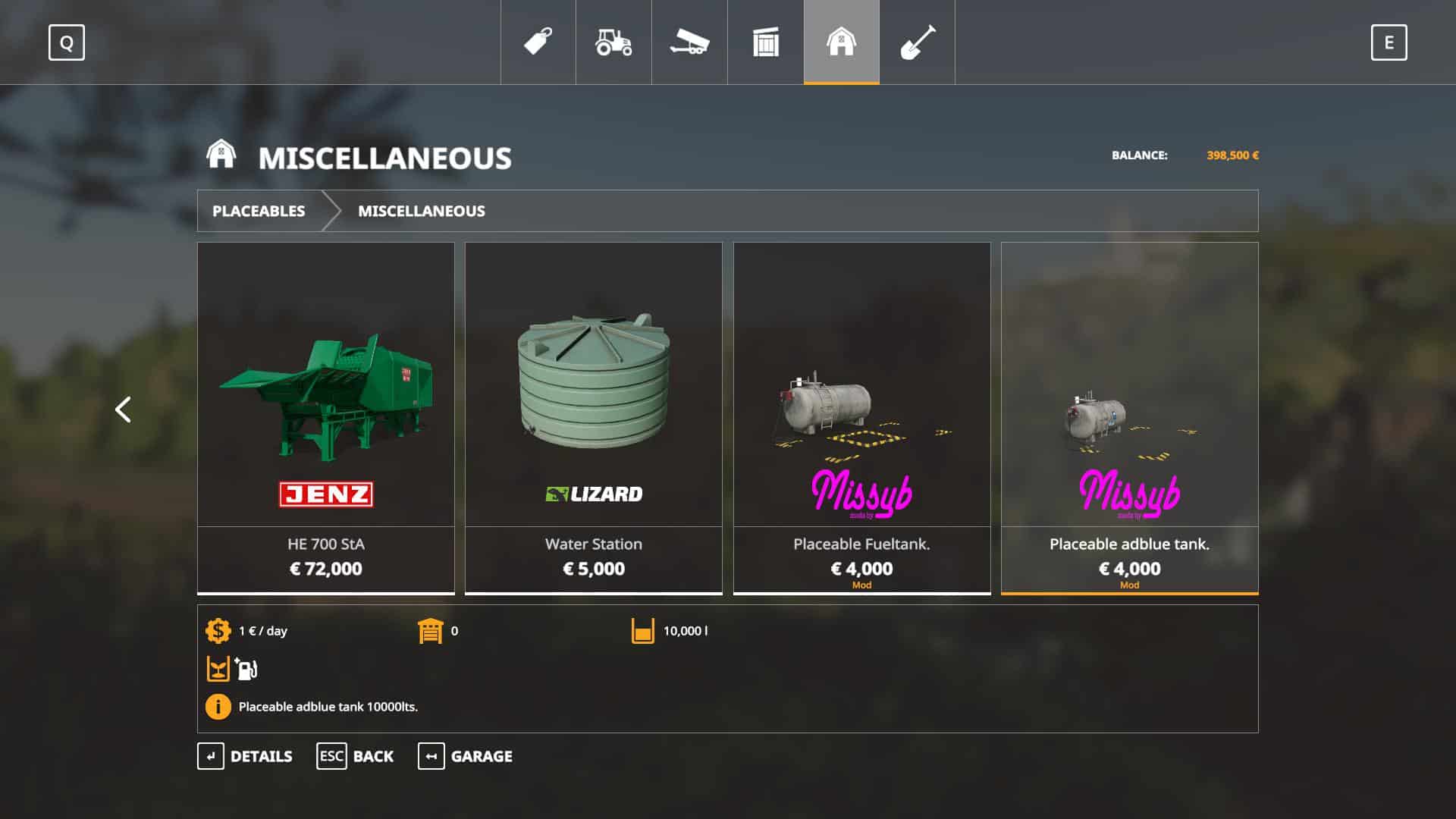Open the shovel landscaping tab

[x=917, y=42]
